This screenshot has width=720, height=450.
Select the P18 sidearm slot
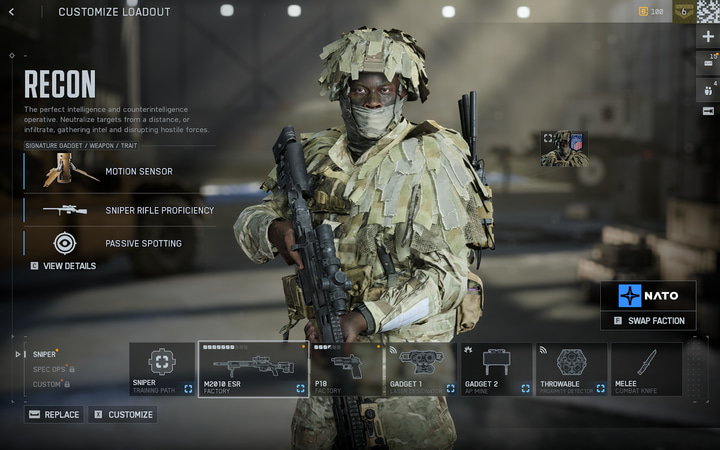click(x=346, y=369)
